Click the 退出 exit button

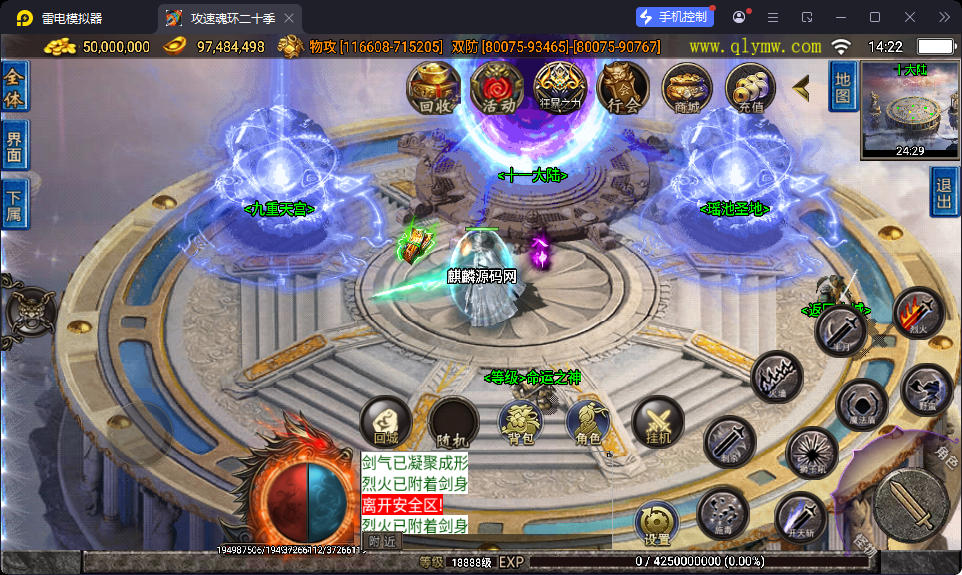pyautogui.click(x=943, y=191)
